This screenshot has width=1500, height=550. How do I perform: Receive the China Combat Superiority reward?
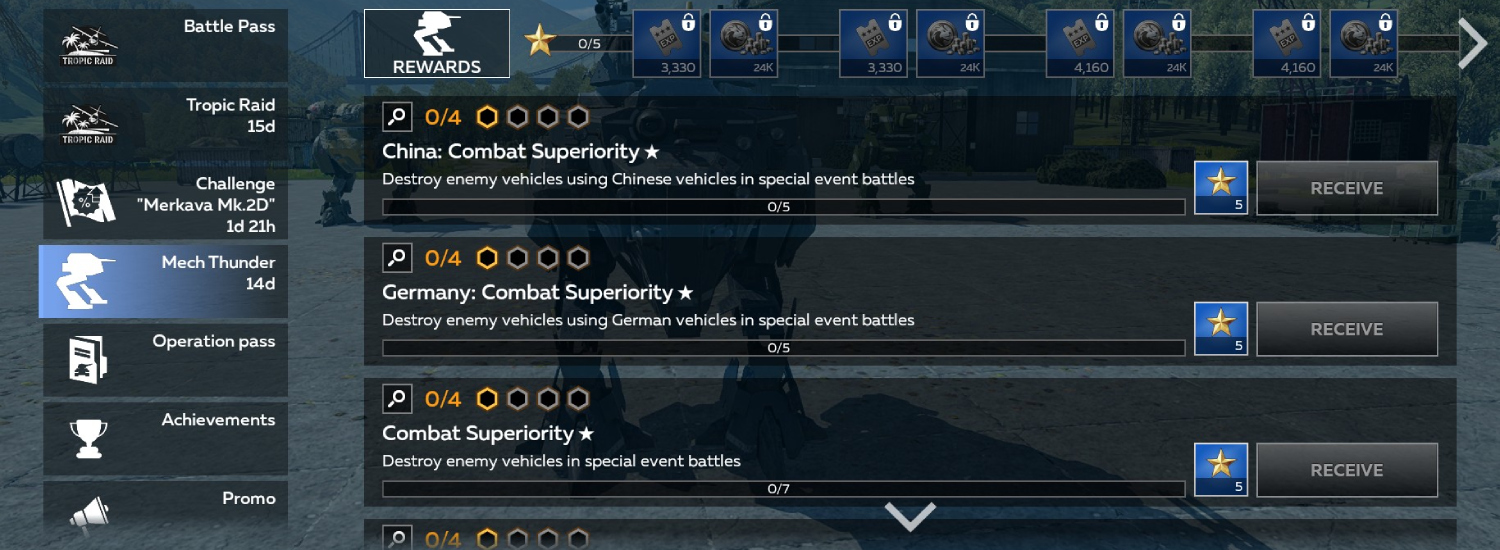1346,188
